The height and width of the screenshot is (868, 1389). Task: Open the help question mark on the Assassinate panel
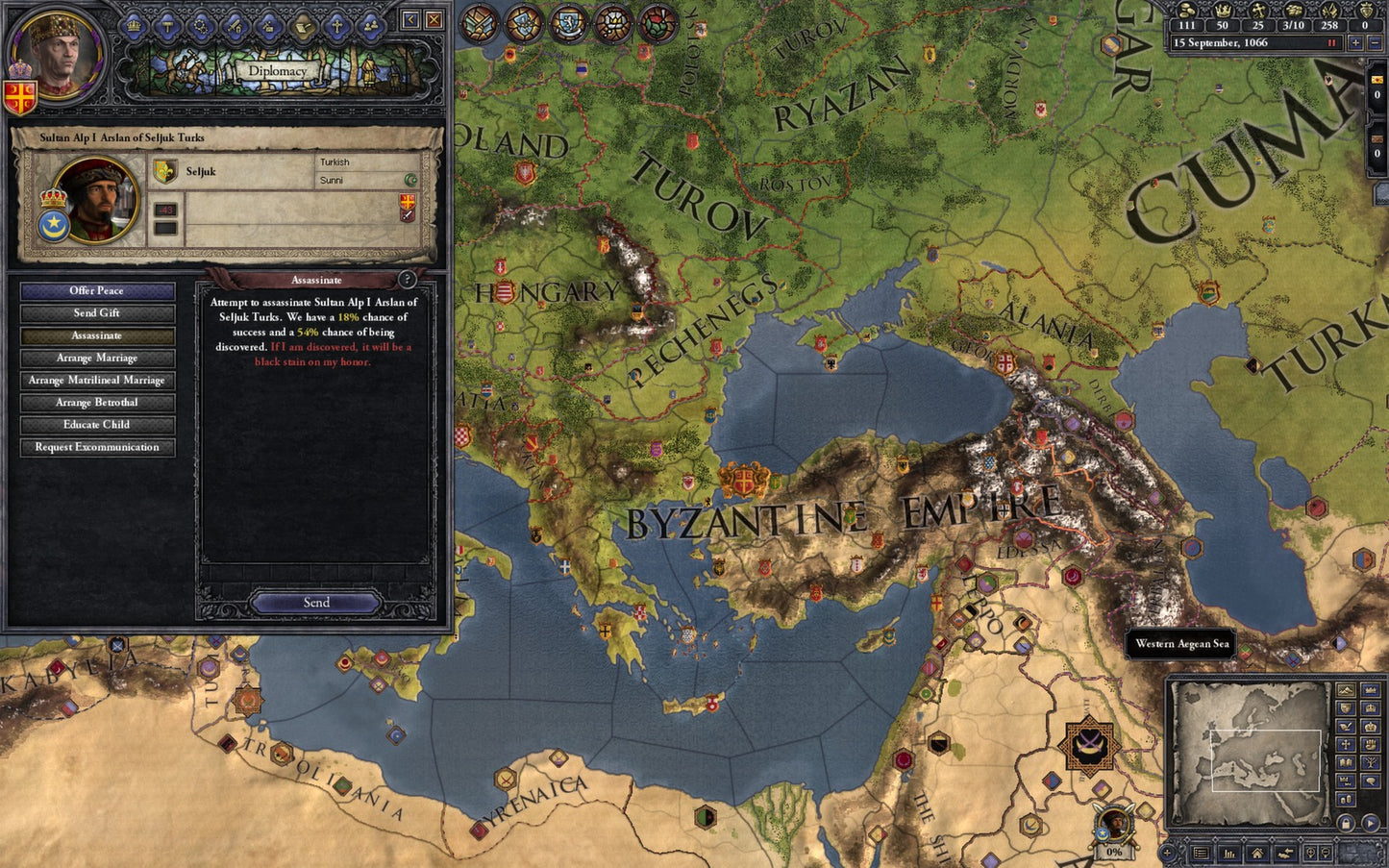pos(409,280)
